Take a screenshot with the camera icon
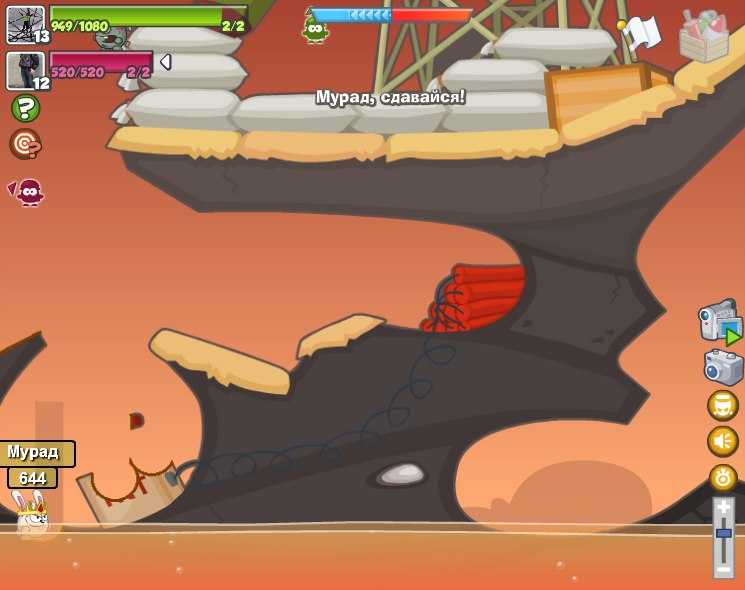 pyautogui.click(x=723, y=367)
